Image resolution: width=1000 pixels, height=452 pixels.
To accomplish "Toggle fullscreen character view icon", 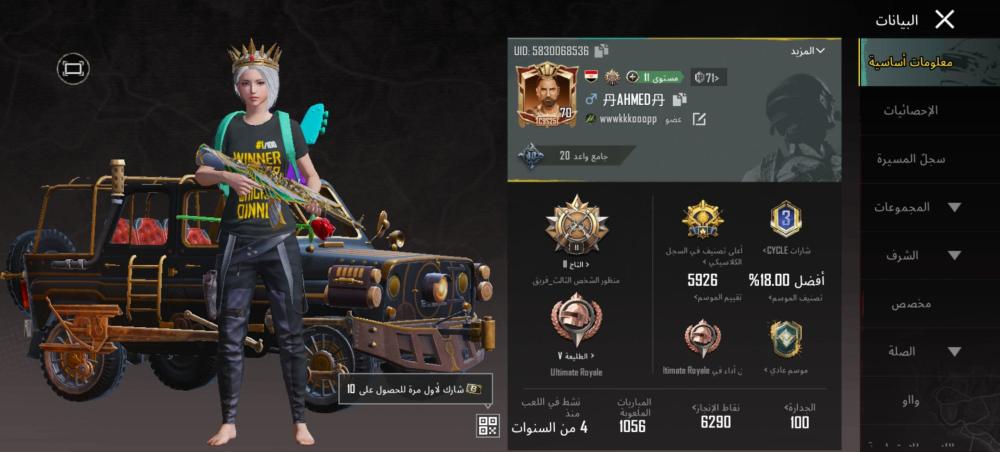I will [x=73, y=68].
